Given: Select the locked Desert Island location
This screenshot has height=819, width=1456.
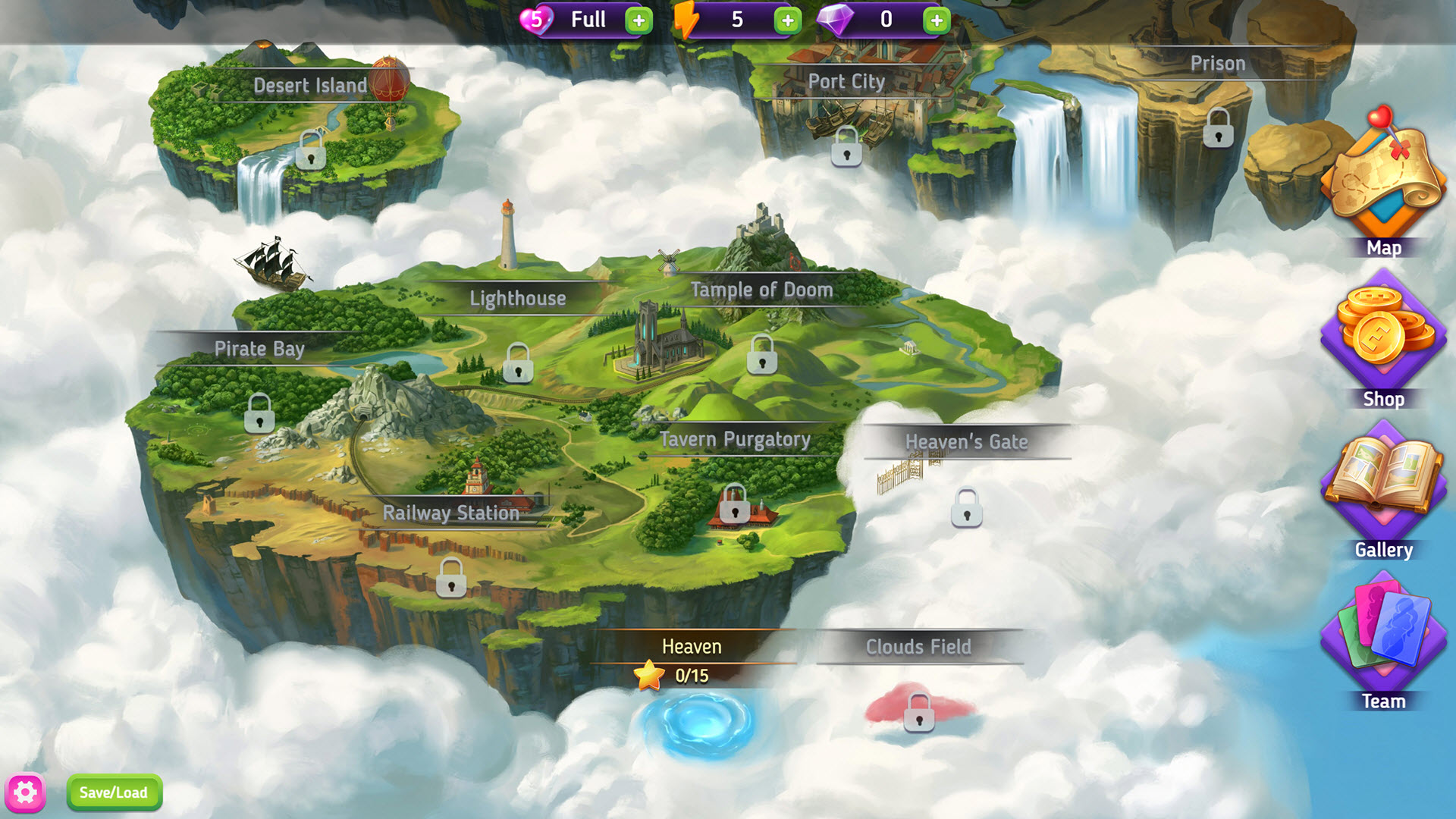Looking at the screenshot, I should tap(311, 149).
